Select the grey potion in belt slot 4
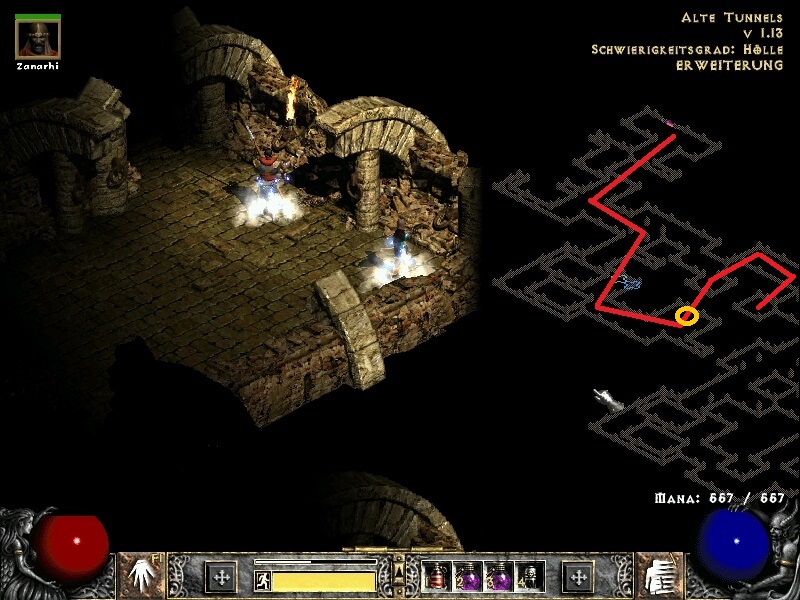800x600 pixels. pyautogui.click(x=529, y=576)
